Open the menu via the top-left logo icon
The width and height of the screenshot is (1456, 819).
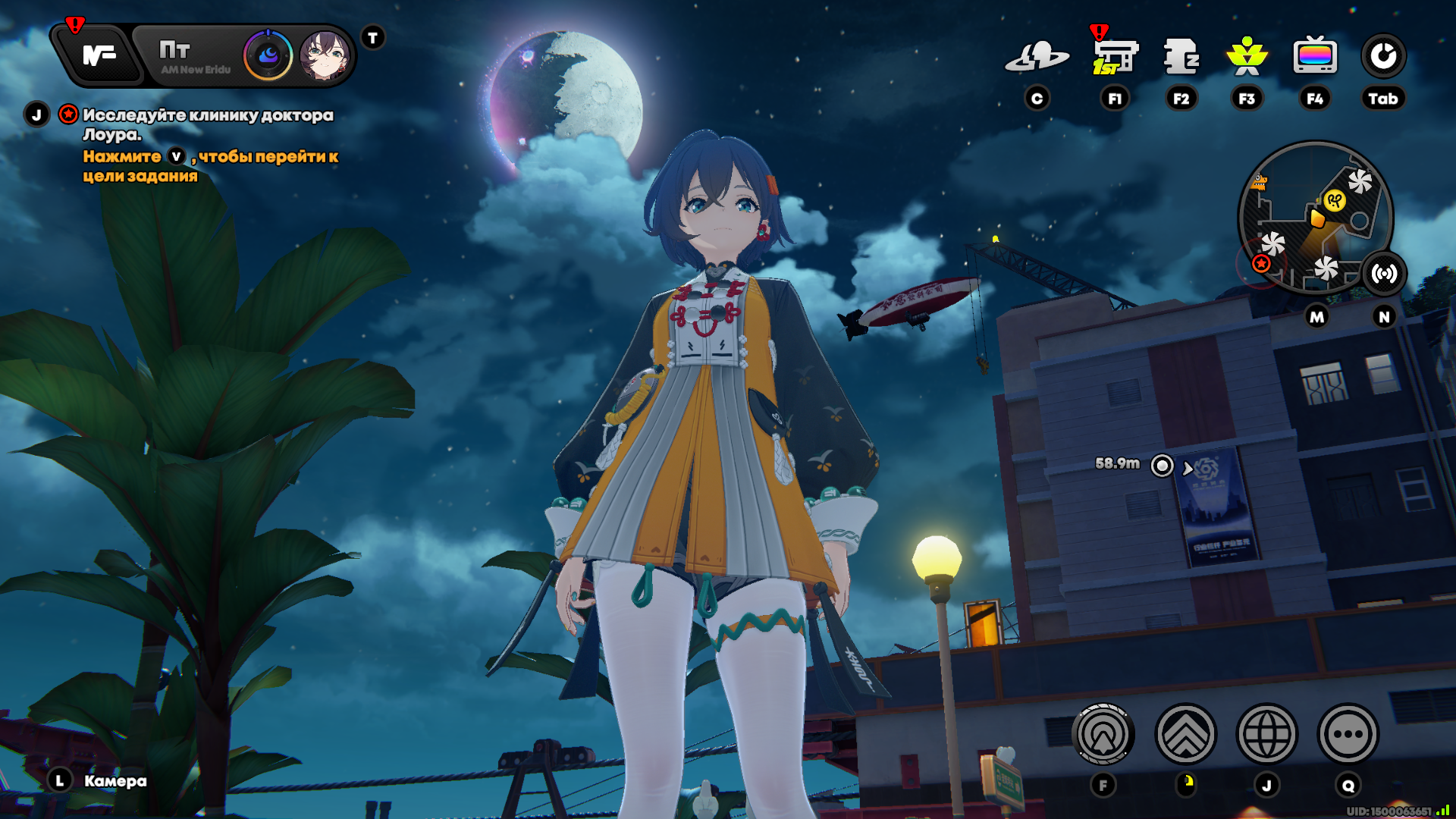99,55
